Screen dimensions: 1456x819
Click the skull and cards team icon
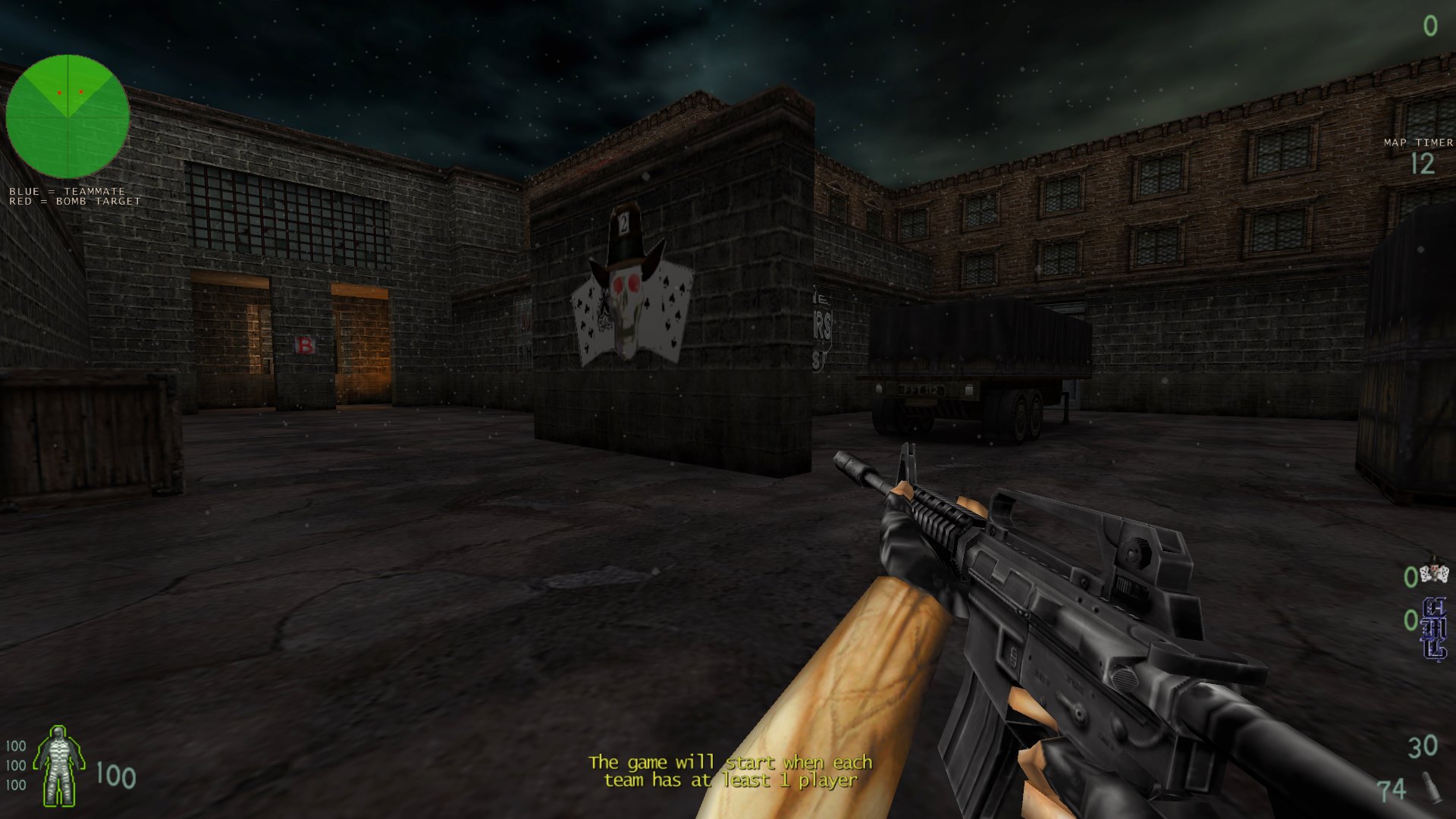(1434, 573)
